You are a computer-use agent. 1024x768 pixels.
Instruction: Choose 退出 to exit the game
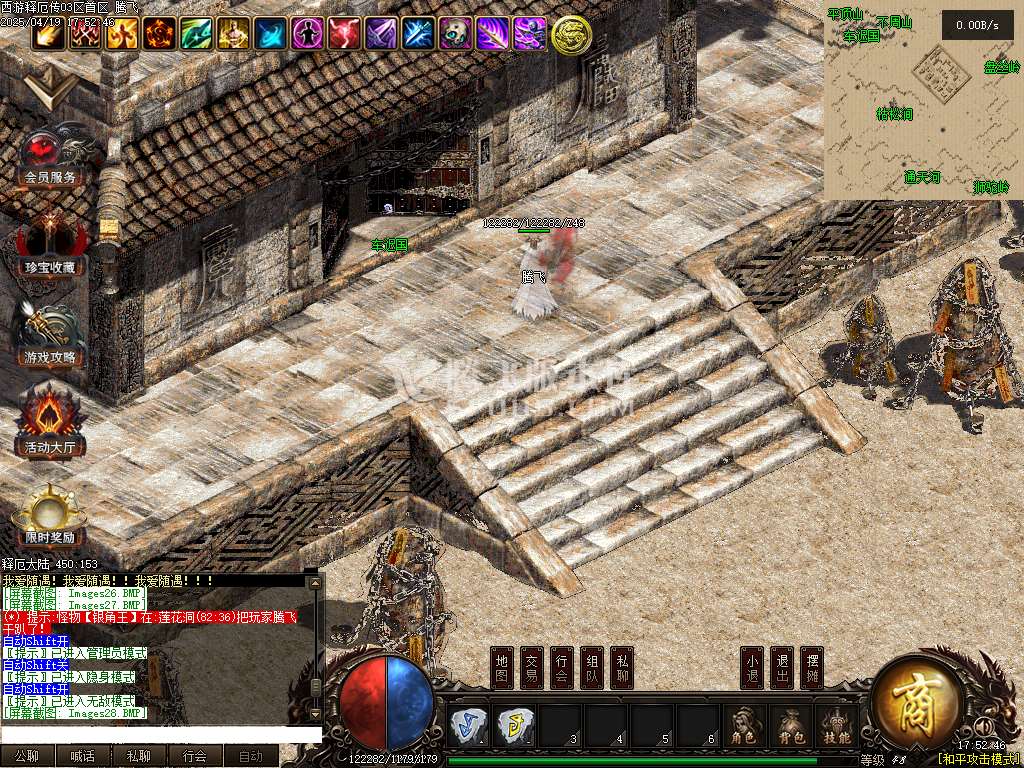(x=783, y=668)
